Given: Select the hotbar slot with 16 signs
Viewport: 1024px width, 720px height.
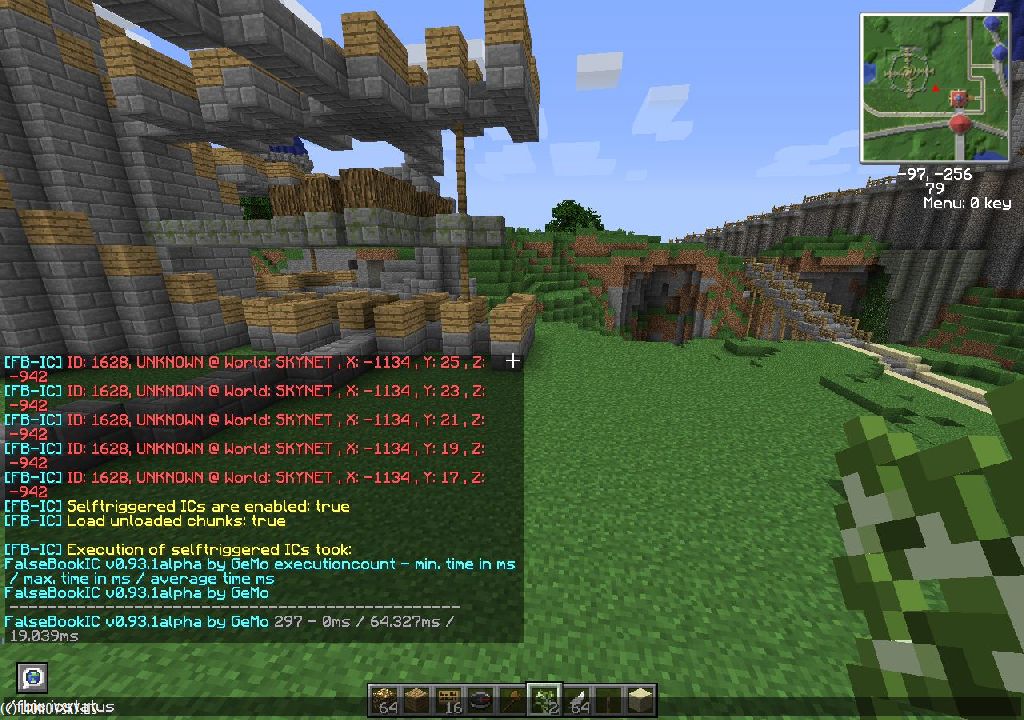Looking at the screenshot, I should pyautogui.click(x=448, y=700).
